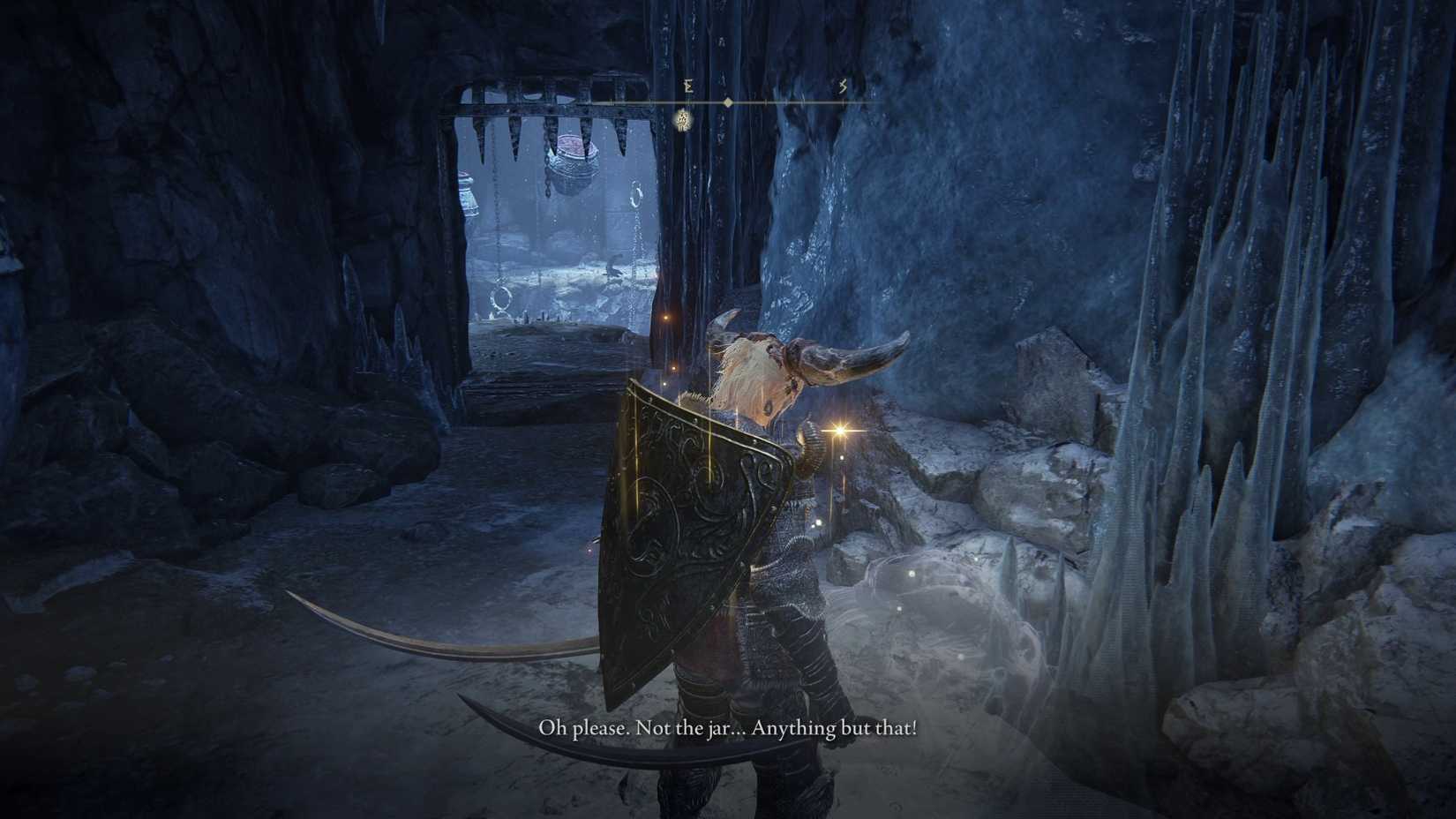Screen dimensions: 1456x819
Task: Click the Site of Grace marker on the compass
Action: click(x=682, y=120)
